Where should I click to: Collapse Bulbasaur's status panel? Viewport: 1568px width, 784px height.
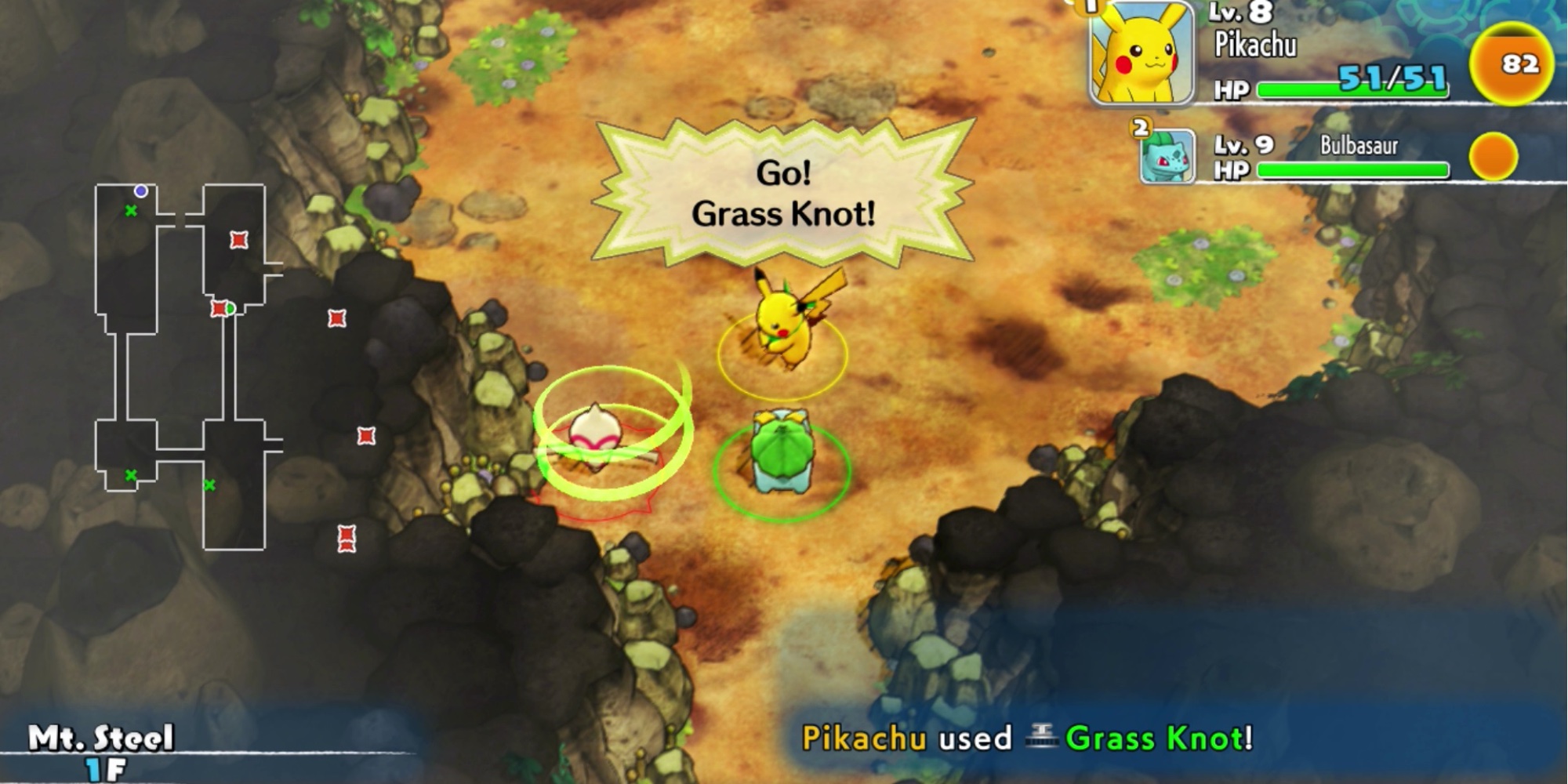click(1333, 157)
